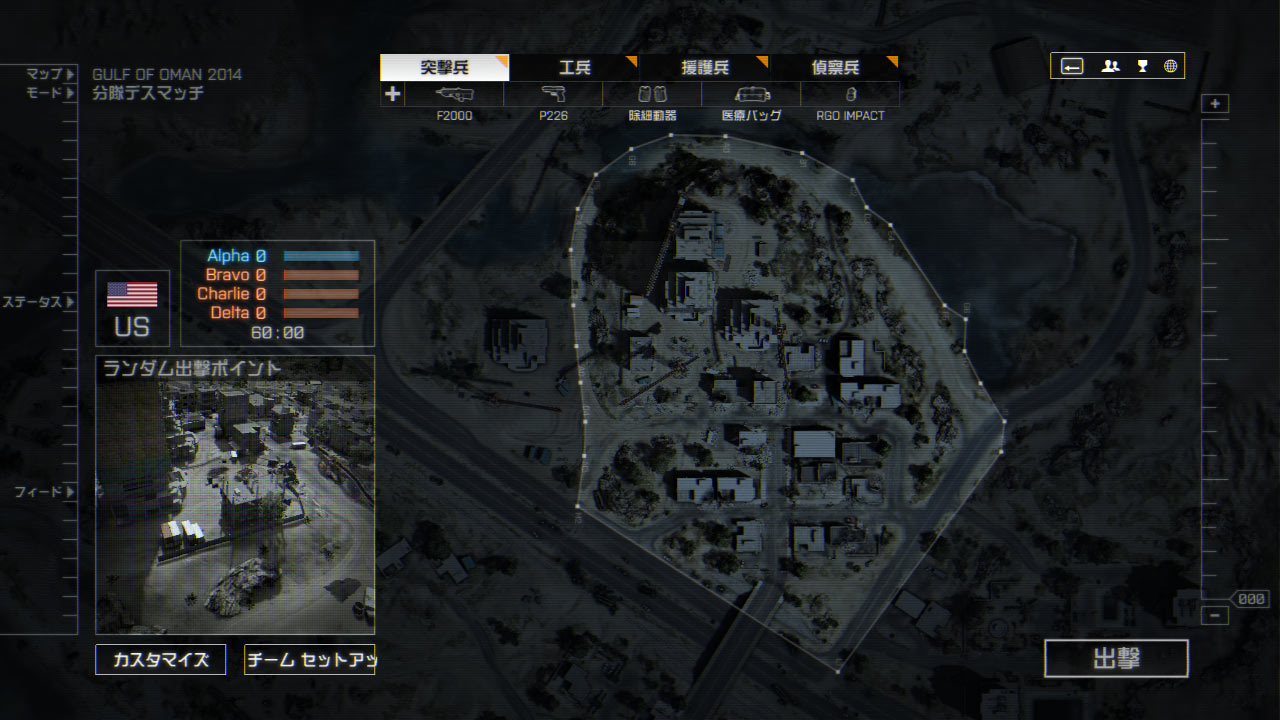
Task: Zoom in the map with plus button
Action: pos(1215,104)
